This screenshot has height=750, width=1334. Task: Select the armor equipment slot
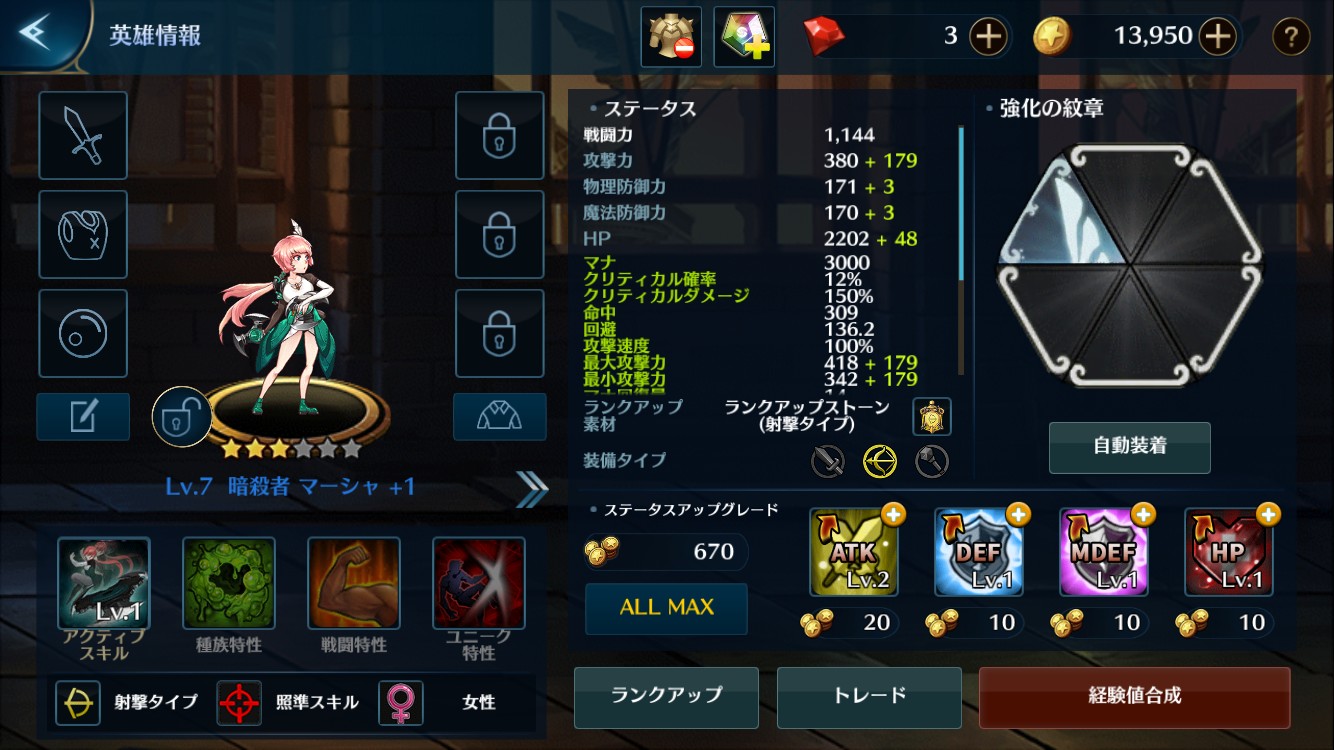point(83,235)
